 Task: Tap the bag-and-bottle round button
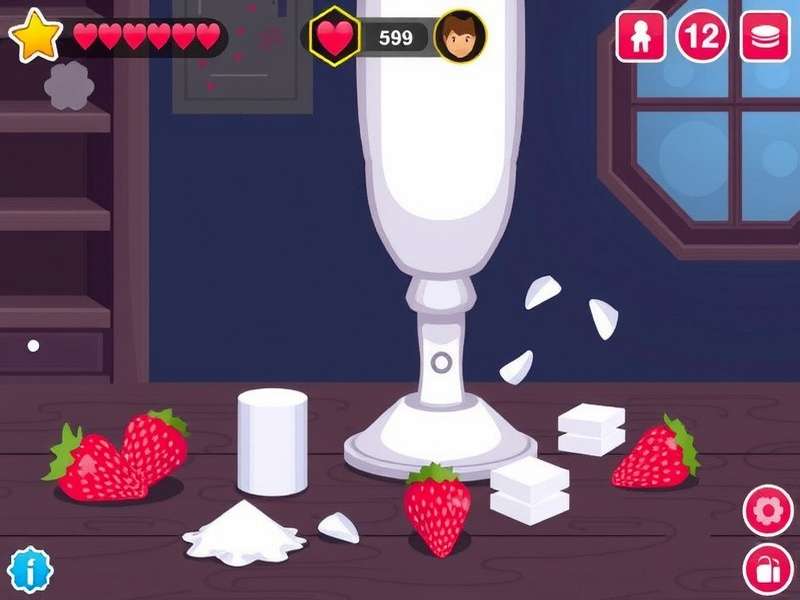click(767, 570)
